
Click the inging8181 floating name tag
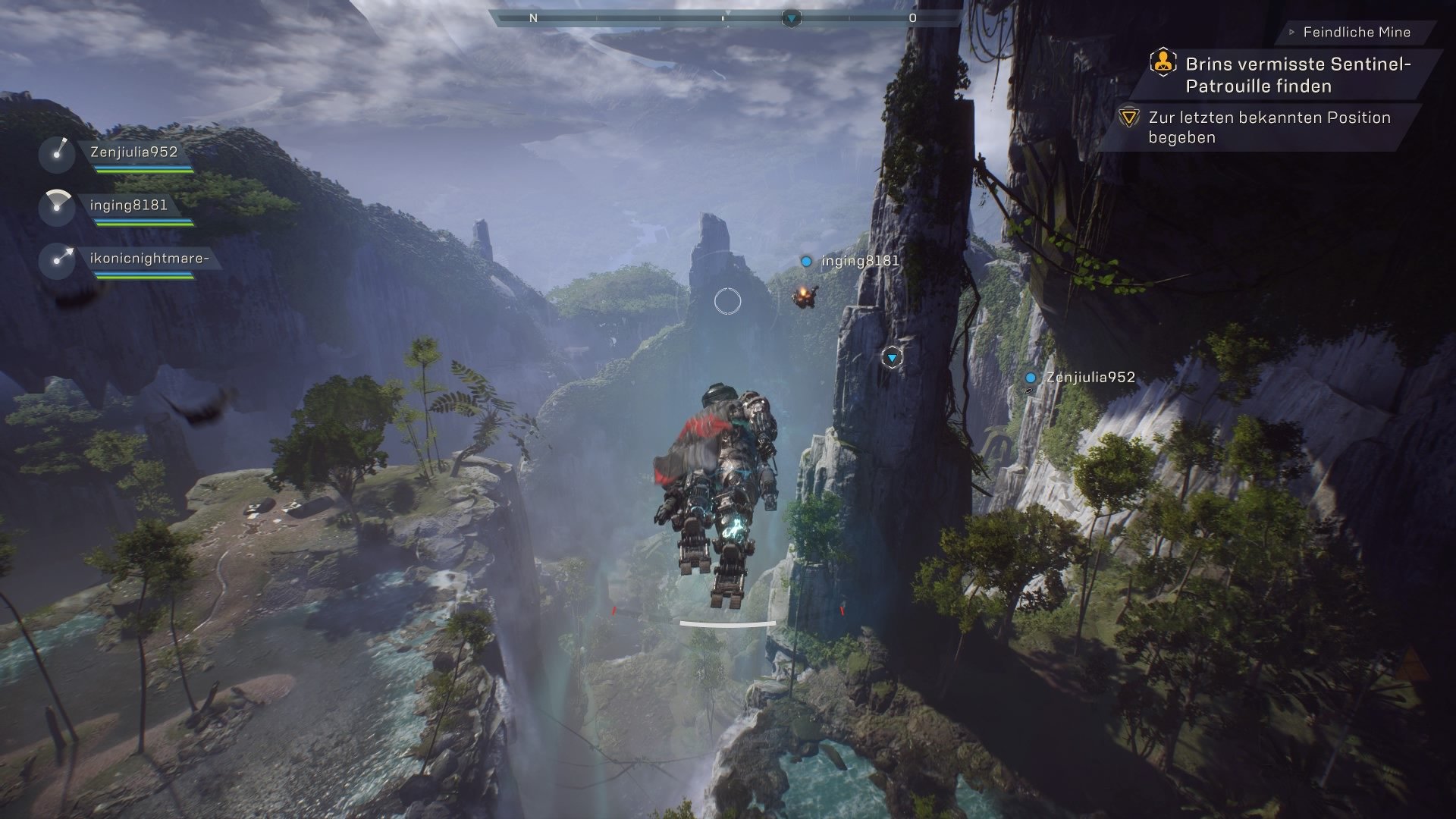pos(860,261)
